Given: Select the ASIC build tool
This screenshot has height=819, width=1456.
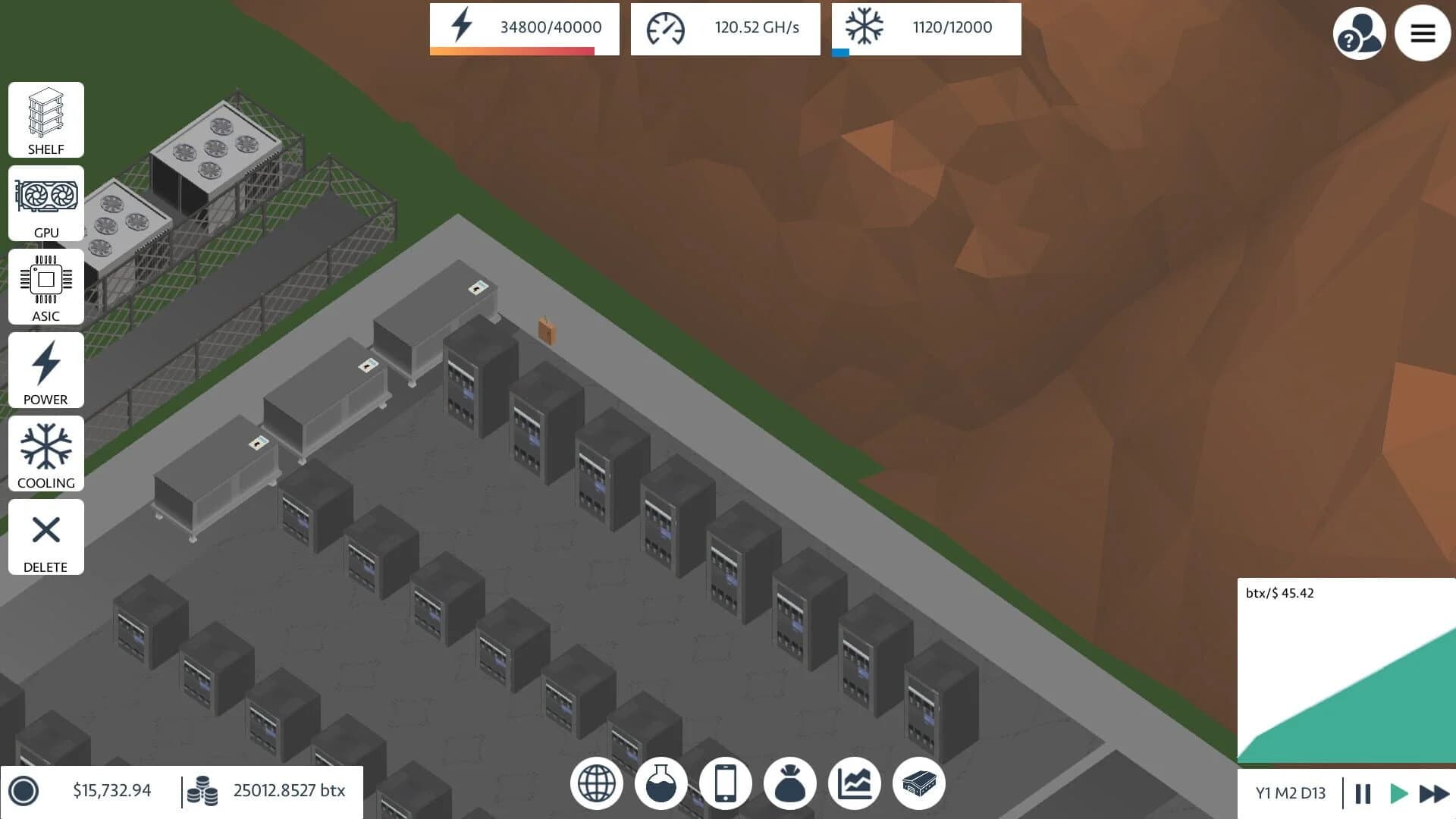Looking at the screenshot, I should pyautogui.click(x=45, y=287).
